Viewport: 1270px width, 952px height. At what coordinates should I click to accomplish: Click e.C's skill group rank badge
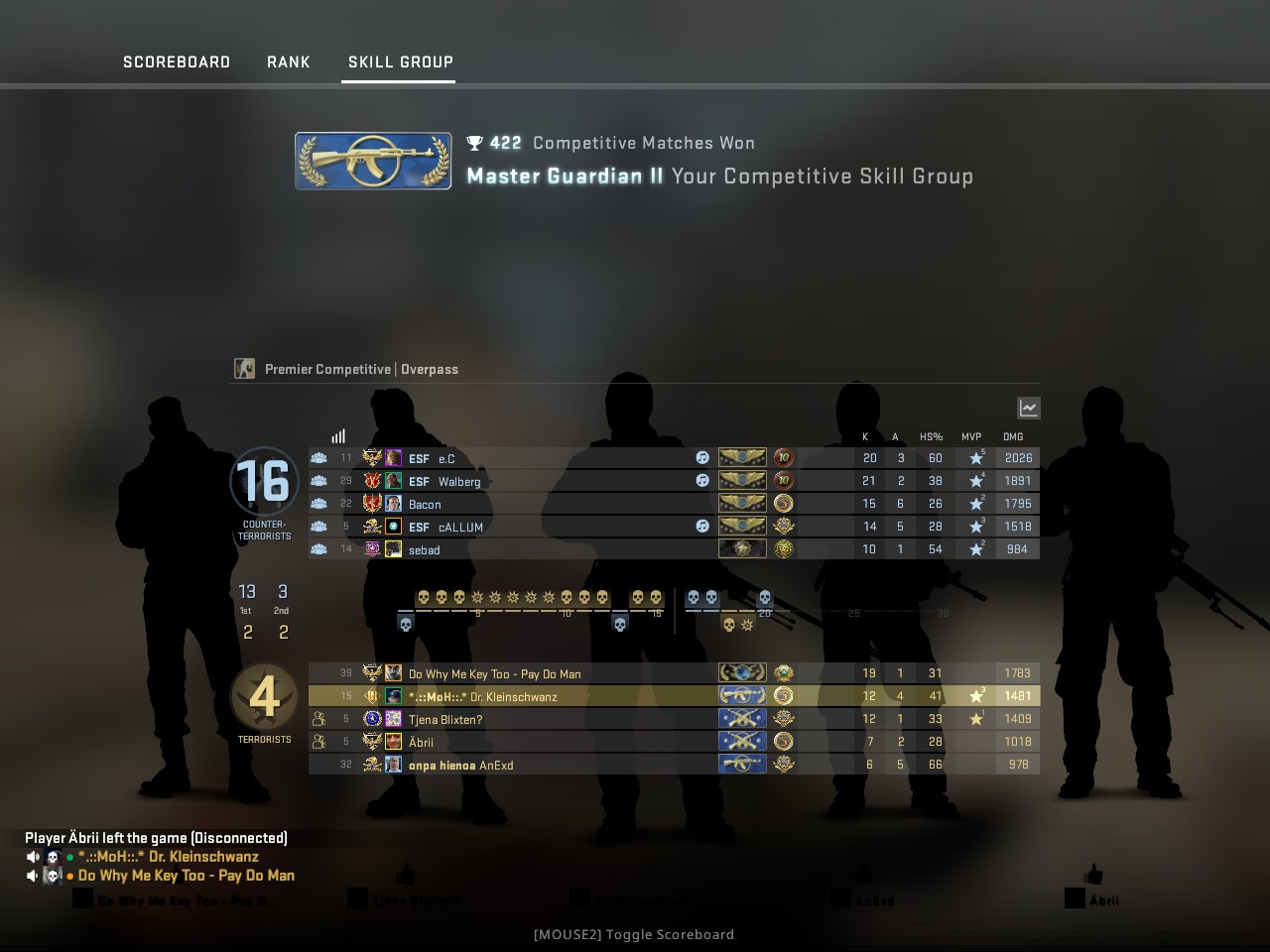tap(742, 457)
